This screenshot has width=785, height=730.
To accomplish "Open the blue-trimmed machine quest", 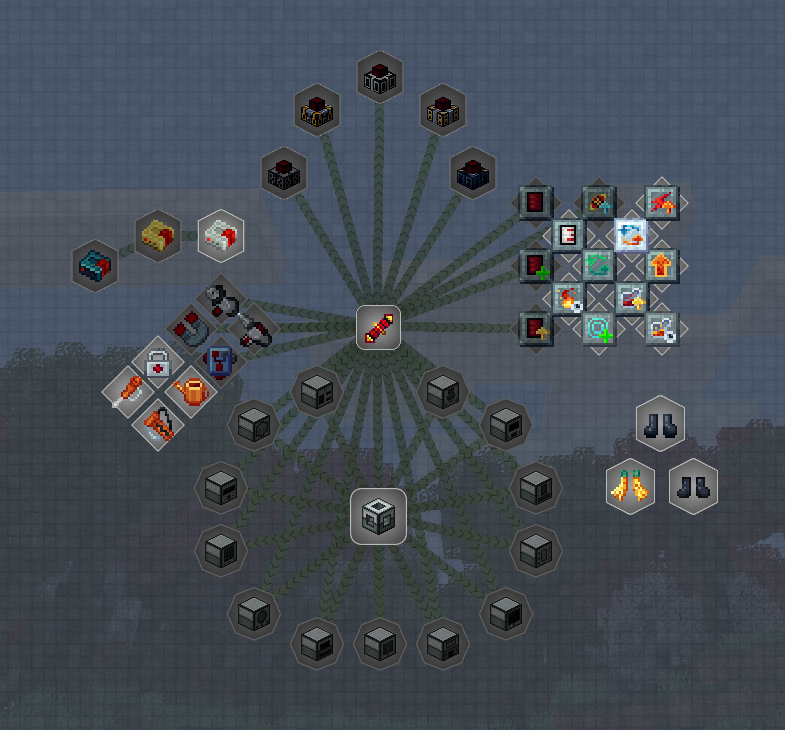I will 473,171.
